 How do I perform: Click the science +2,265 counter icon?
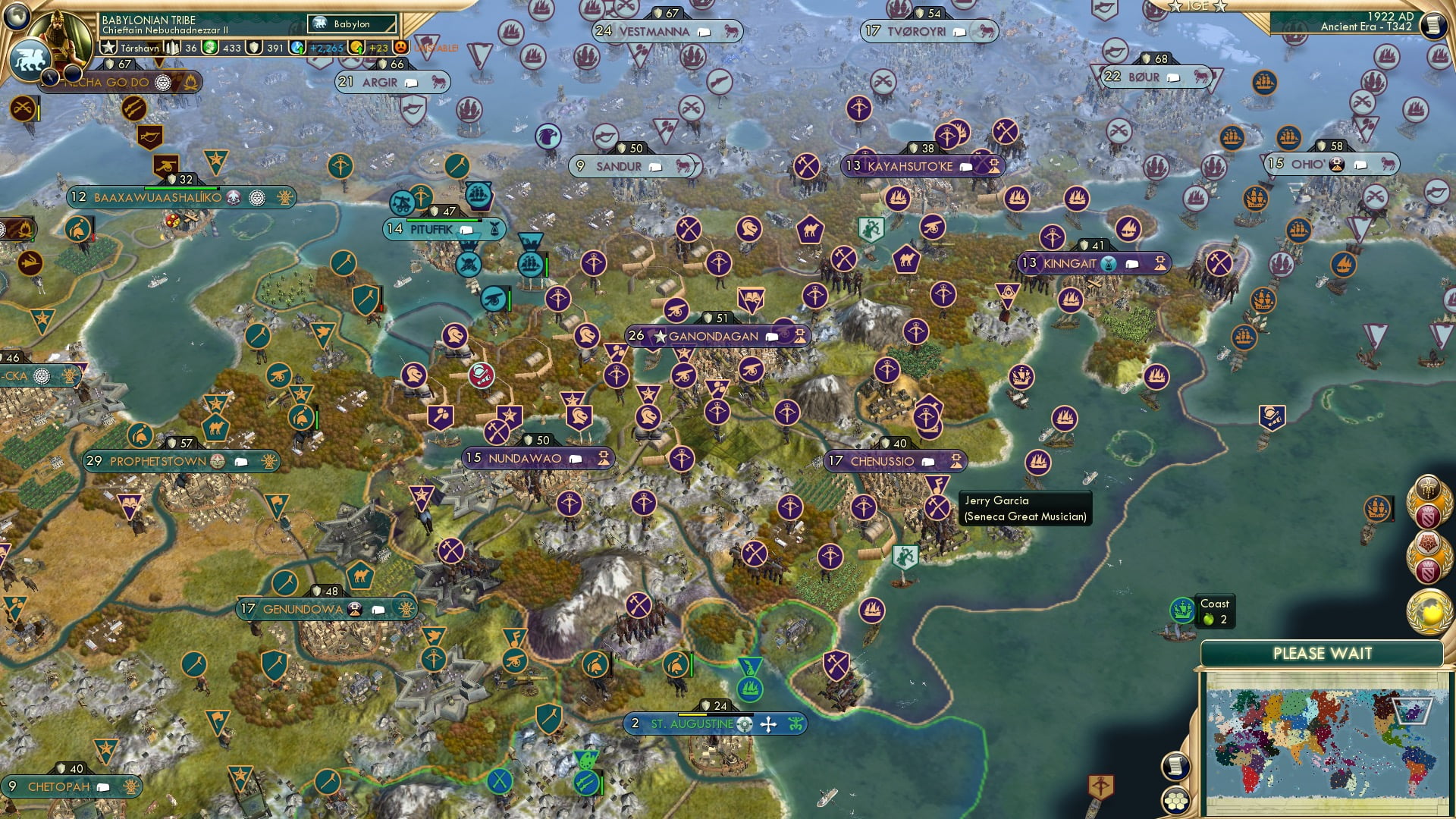296,47
